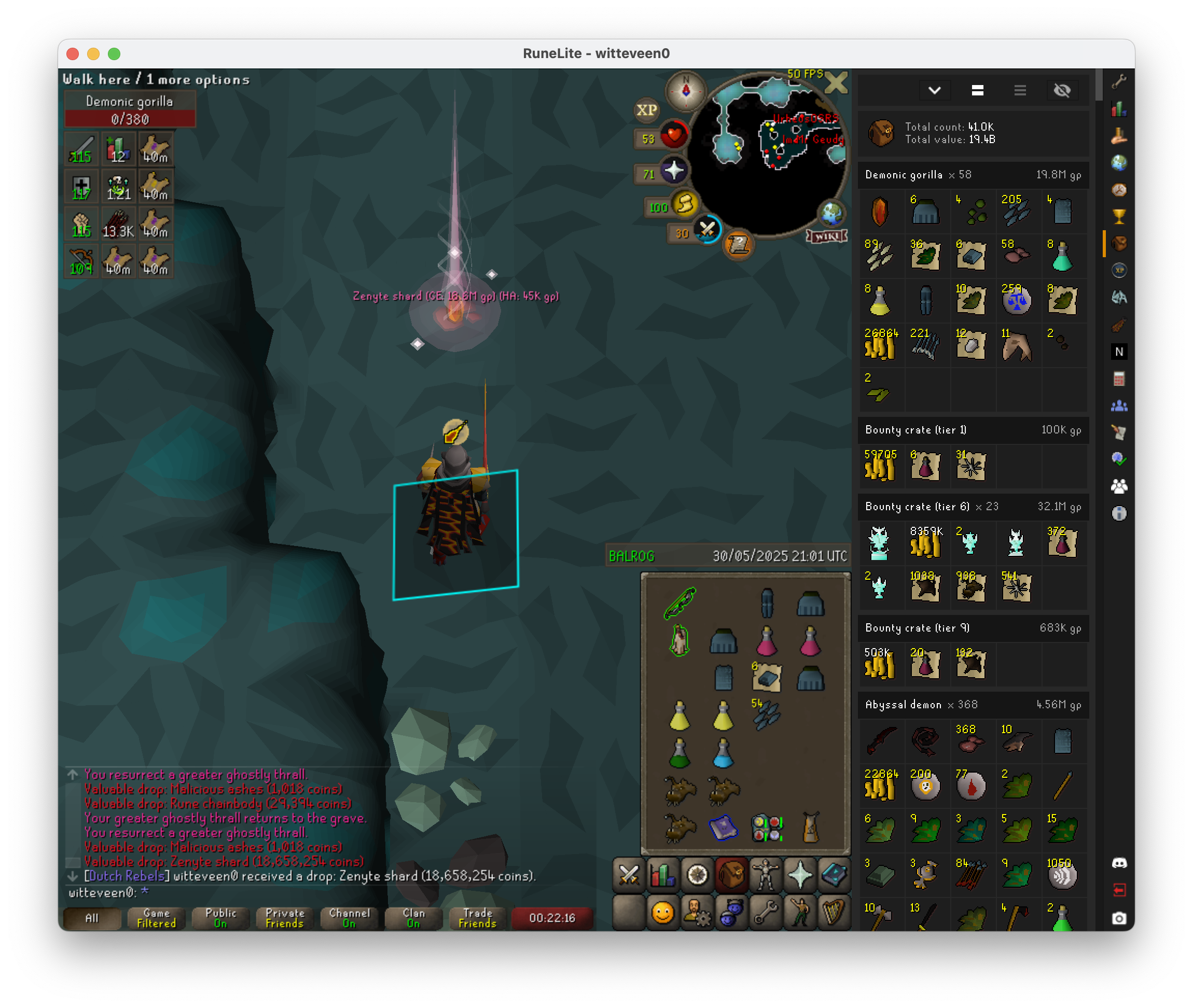The height and width of the screenshot is (1008, 1193).
Task: Select the green twisted bow in inventory
Action: (x=679, y=603)
